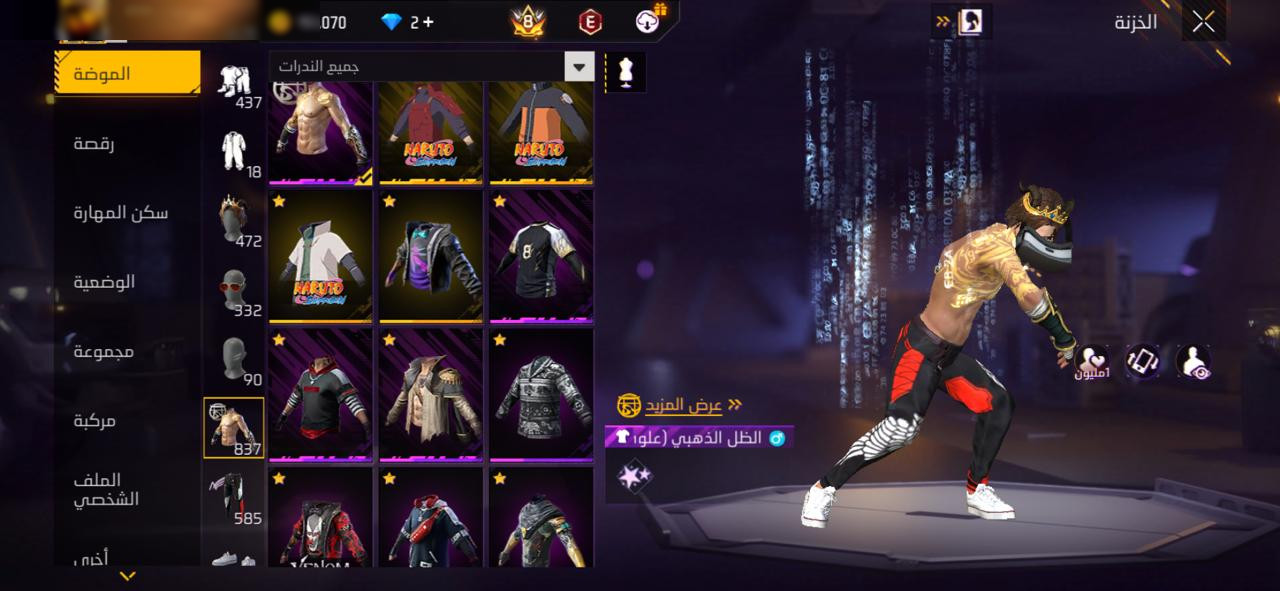The height and width of the screenshot is (591, 1280).
Task: Open the جميع الندرات rarity dropdown
Action: click(x=579, y=67)
